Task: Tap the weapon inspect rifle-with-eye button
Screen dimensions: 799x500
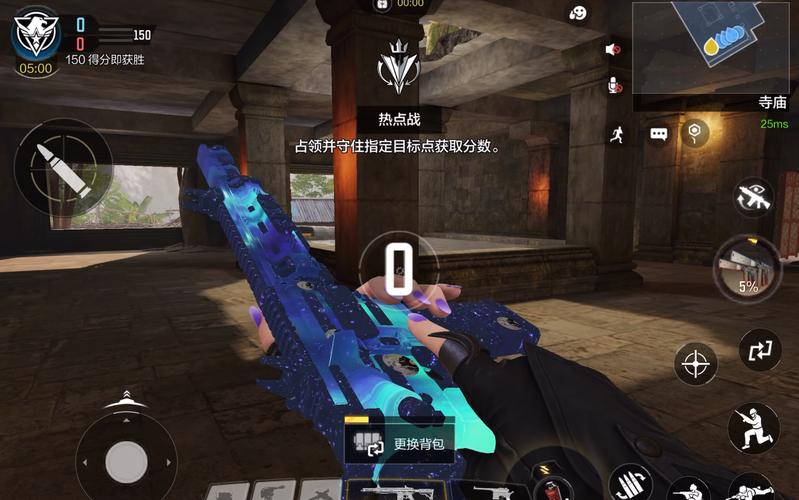Action: click(x=753, y=196)
